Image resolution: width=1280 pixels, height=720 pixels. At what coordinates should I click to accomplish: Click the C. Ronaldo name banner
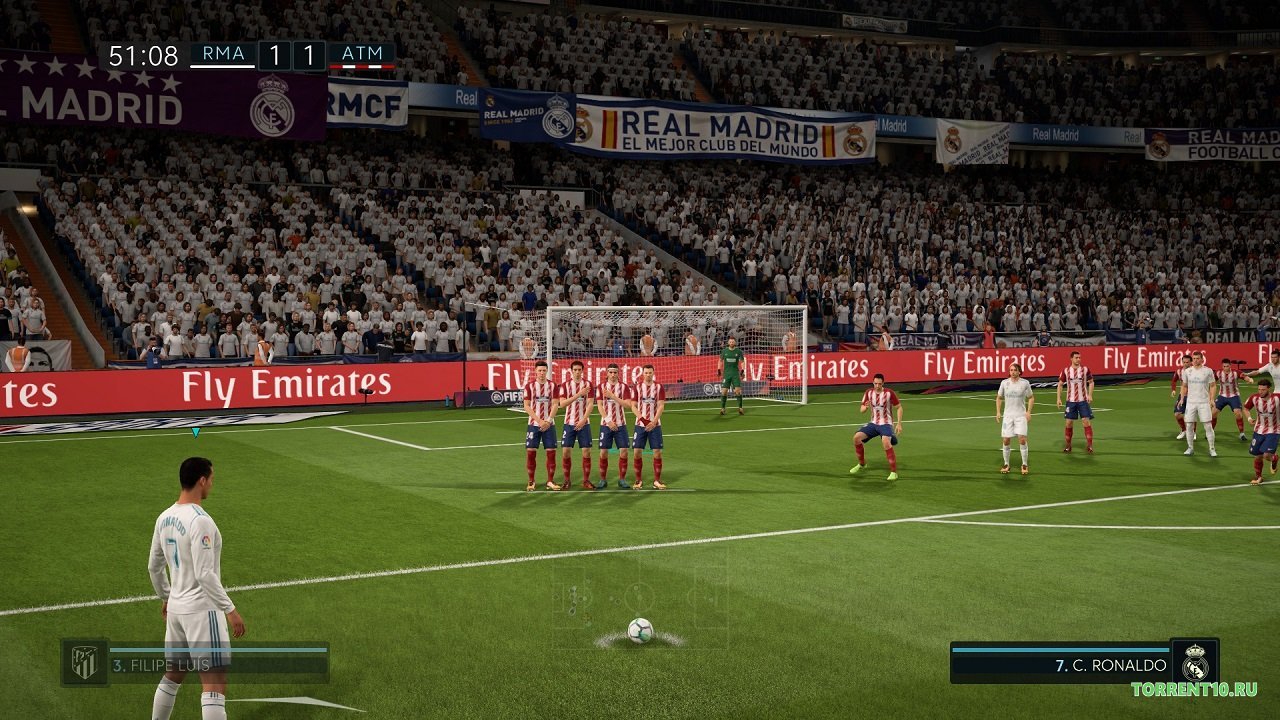(x=1110, y=666)
